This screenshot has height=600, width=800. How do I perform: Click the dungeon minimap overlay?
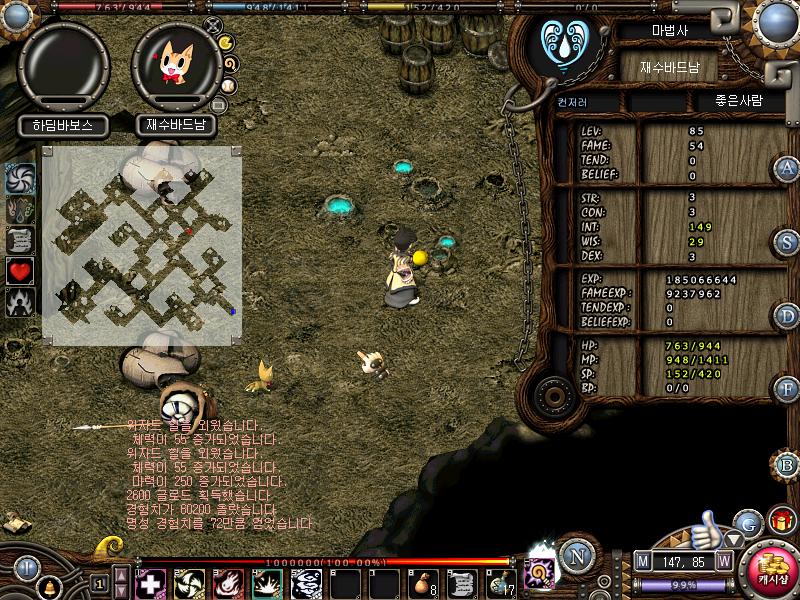[141, 245]
